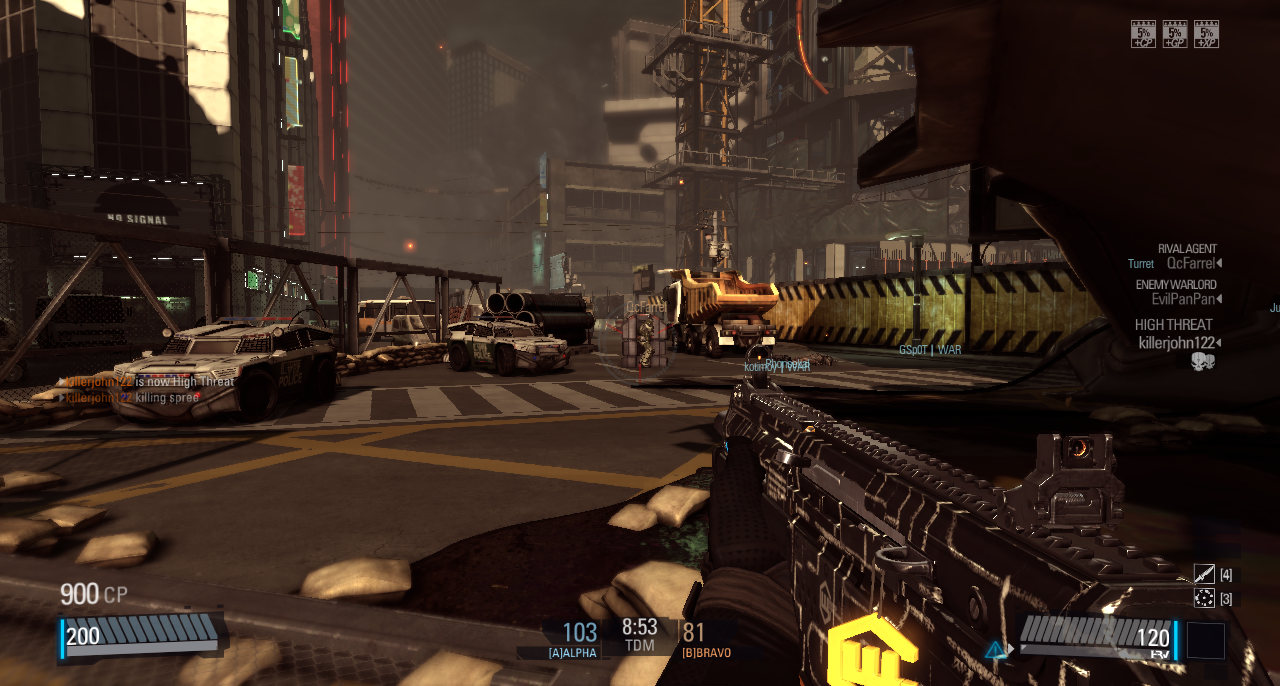Select the 5% +GP boost icon

point(1175,34)
